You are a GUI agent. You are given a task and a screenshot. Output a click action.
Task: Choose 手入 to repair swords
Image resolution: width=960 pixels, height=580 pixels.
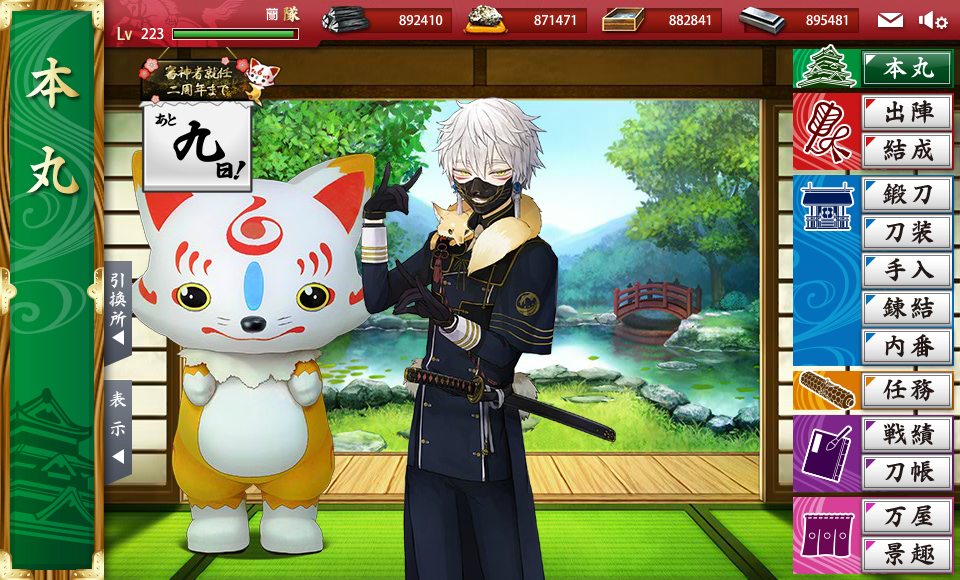907,270
